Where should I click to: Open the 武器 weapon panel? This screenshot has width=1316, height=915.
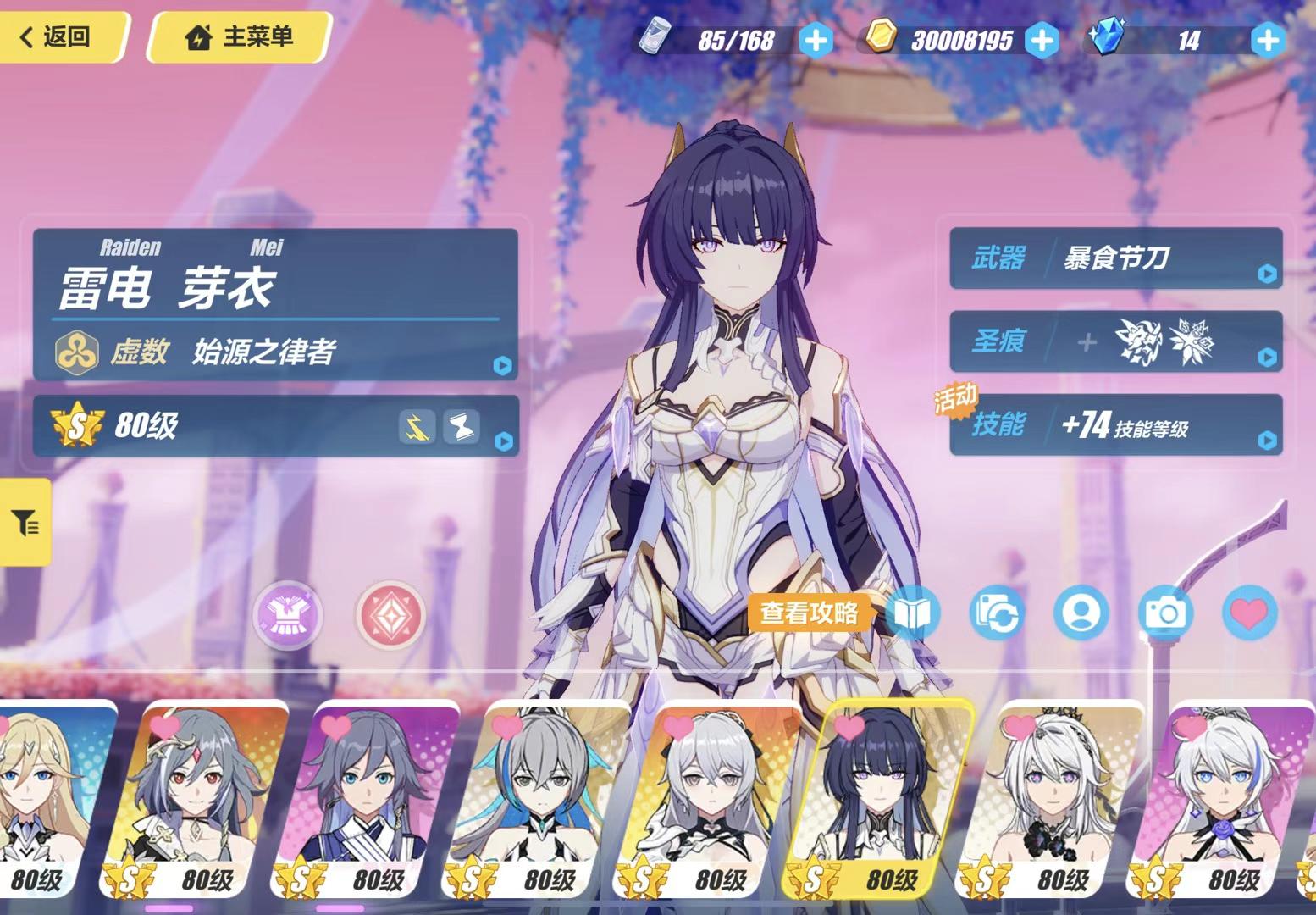(x=1115, y=258)
